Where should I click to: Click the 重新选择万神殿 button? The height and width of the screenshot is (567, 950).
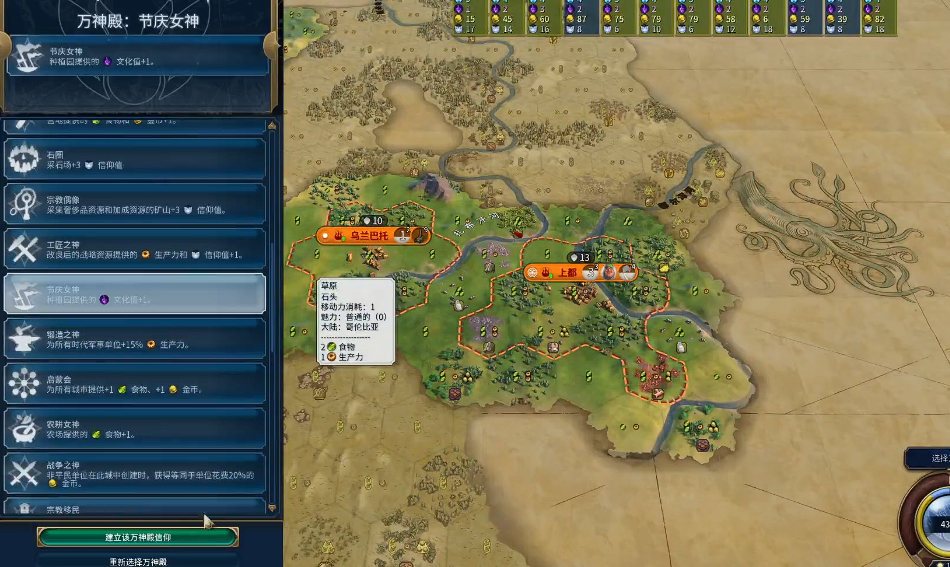click(138, 561)
